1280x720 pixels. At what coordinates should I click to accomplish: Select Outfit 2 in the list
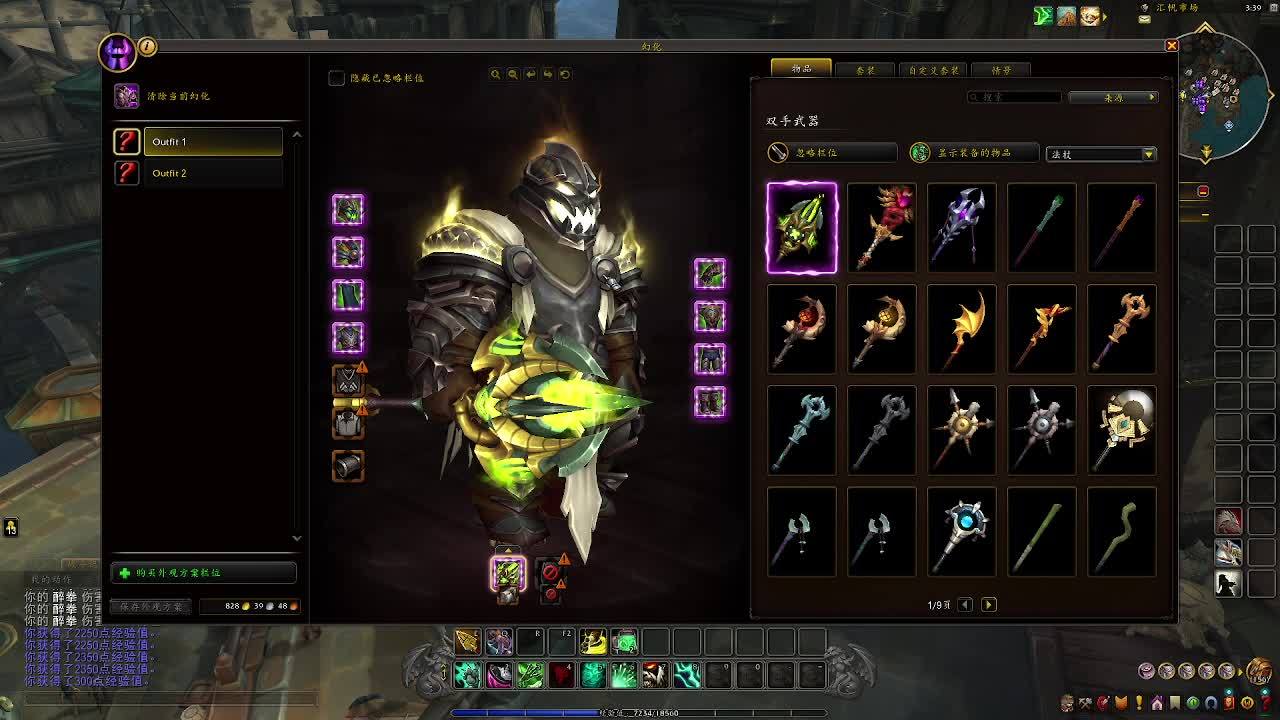pyautogui.click(x=212, y=173)
